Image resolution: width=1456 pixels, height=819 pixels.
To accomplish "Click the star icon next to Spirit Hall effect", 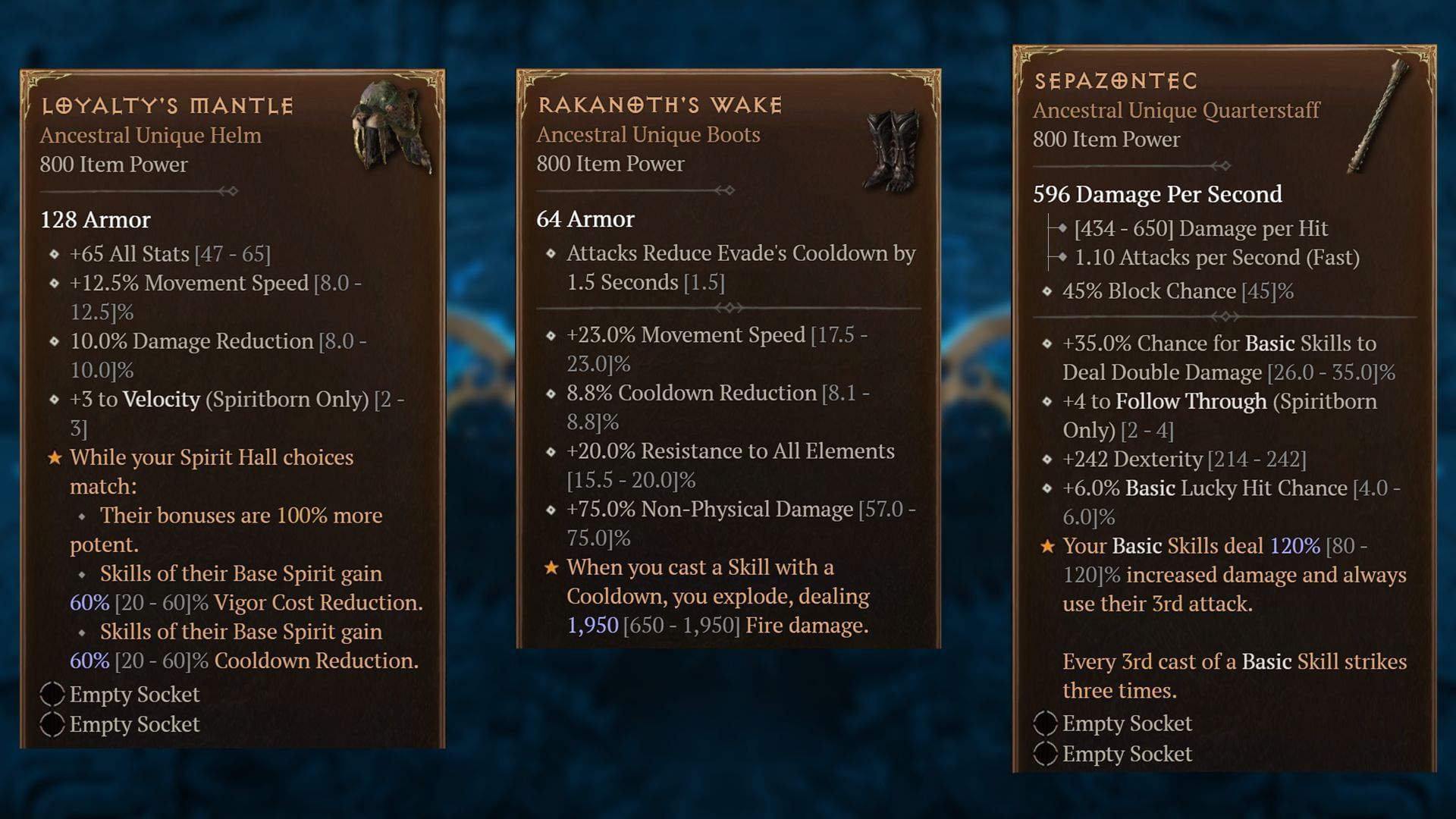I will pyautogui.click(x=53, y=457).
